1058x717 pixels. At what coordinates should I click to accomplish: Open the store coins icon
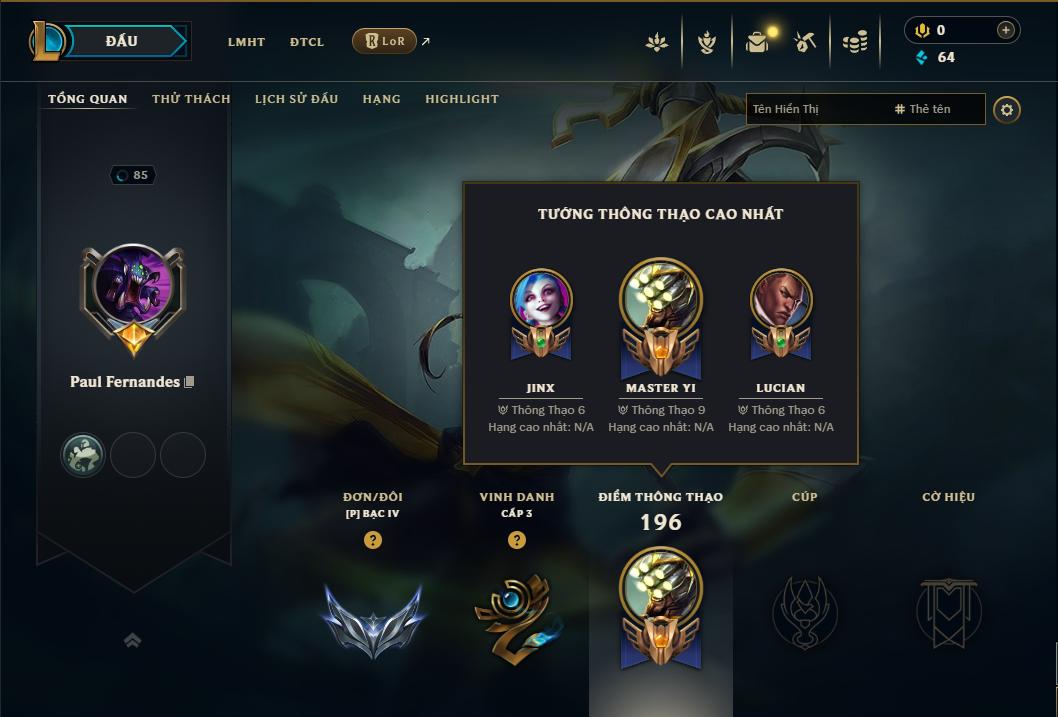point(854,42)
